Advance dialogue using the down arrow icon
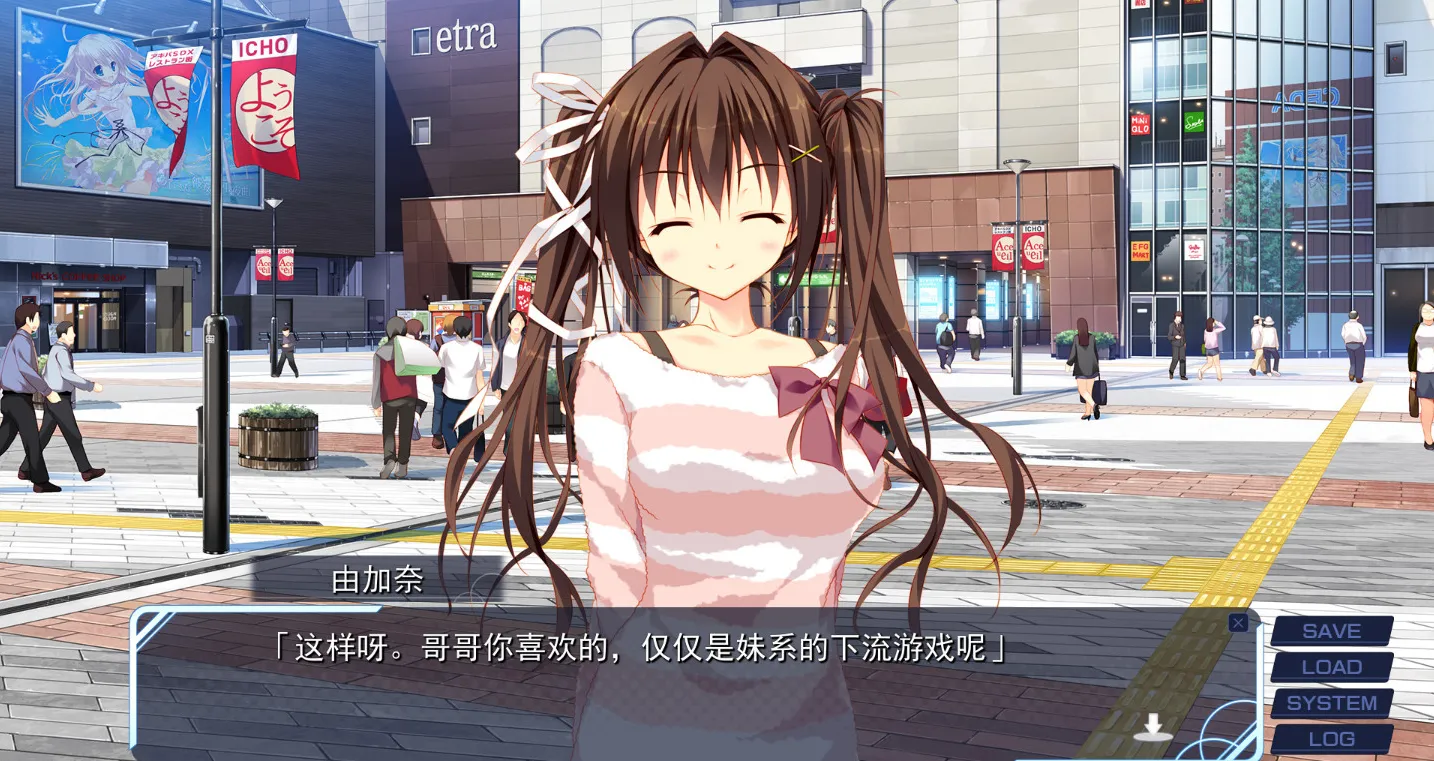The height and width of the screenshot is (761, 1434). coord(1153,727)
